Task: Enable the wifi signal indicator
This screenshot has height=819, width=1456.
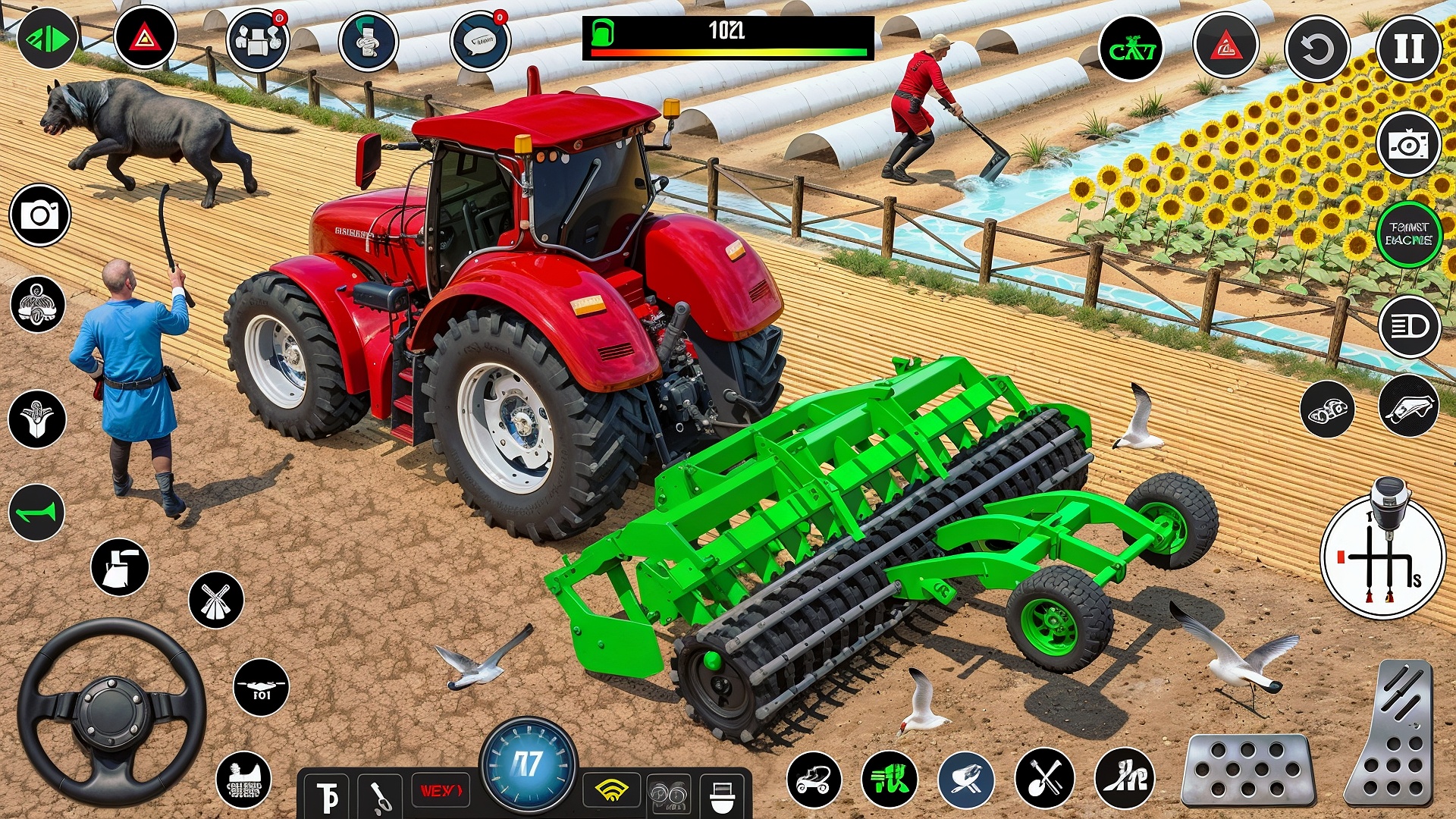Action: 611,791
